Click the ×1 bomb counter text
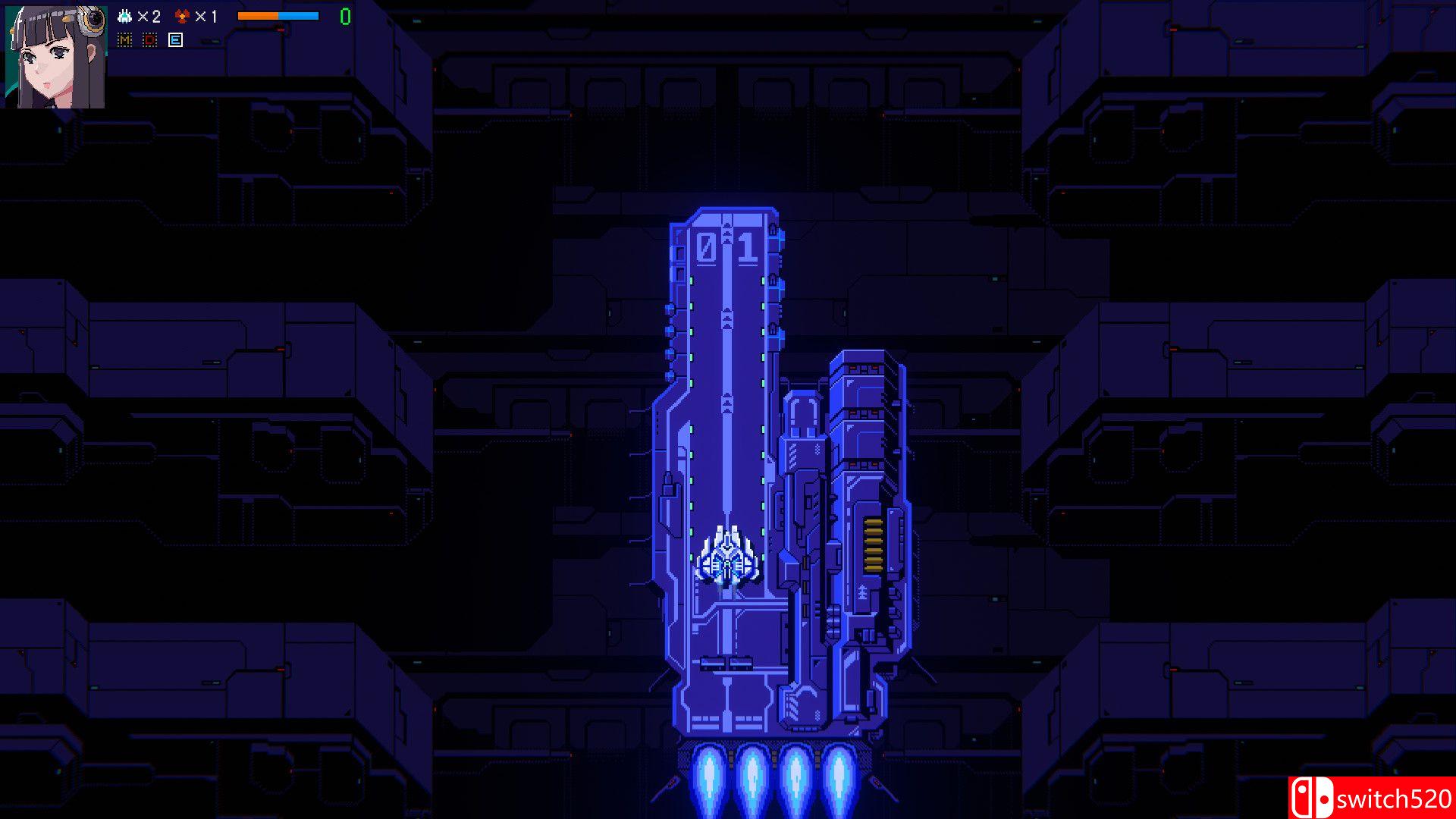Viewport: 1456px width, 819px height. tap(206, 16)
